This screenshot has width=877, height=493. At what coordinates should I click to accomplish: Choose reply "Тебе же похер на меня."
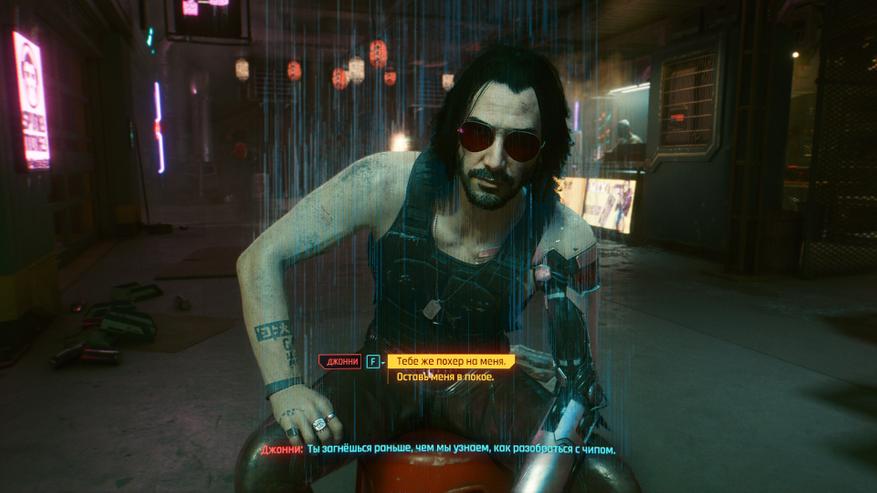[x=451, y=361]
